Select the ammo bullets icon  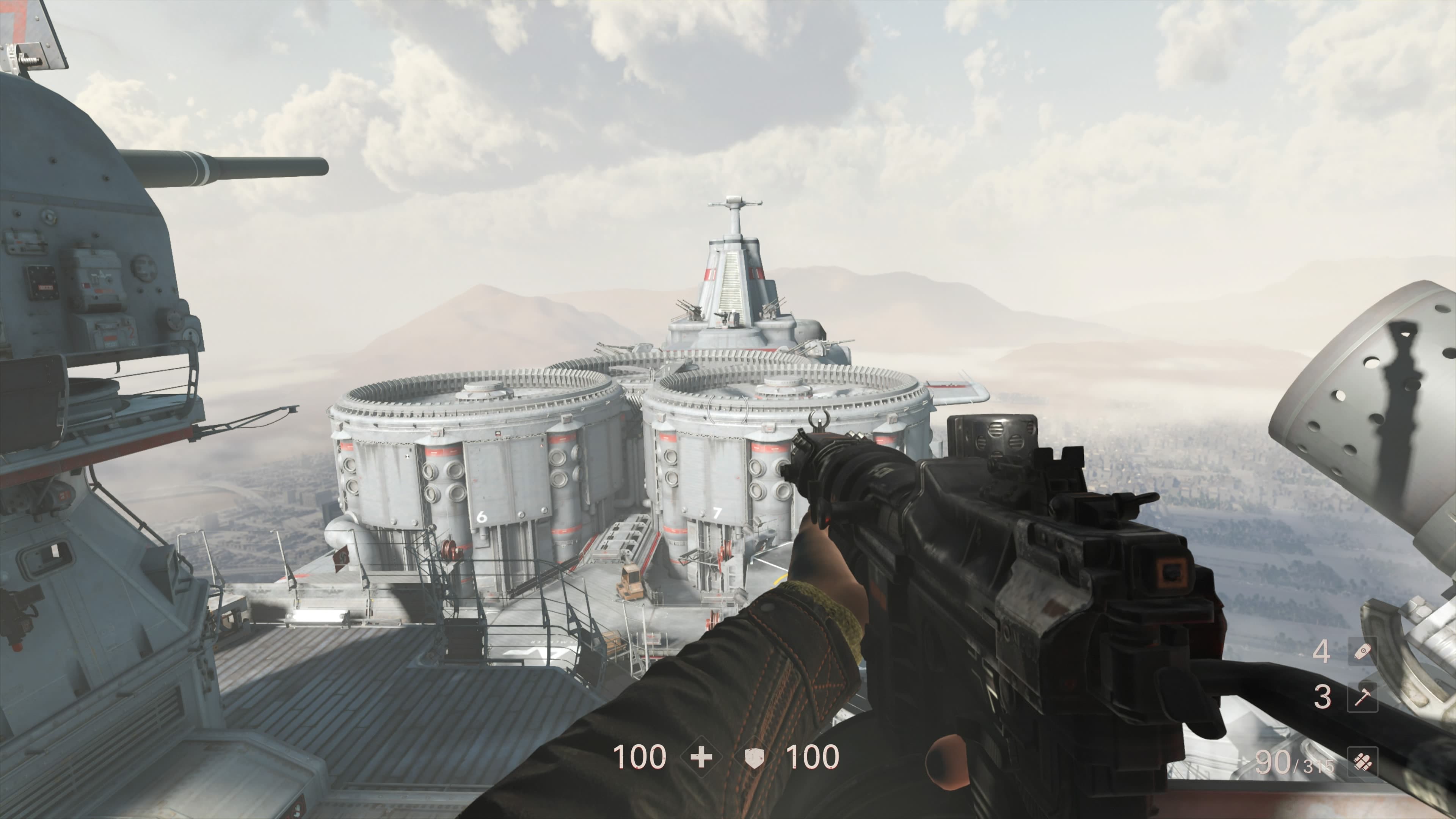[x=1362, y=763]
